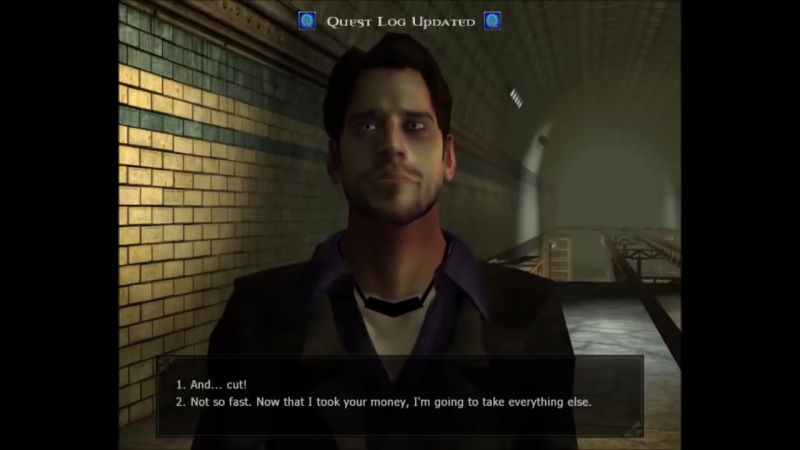Choose the reply "And... cut!"
The width and height of the screenshot is (800, 450).
tap(211, 384)
